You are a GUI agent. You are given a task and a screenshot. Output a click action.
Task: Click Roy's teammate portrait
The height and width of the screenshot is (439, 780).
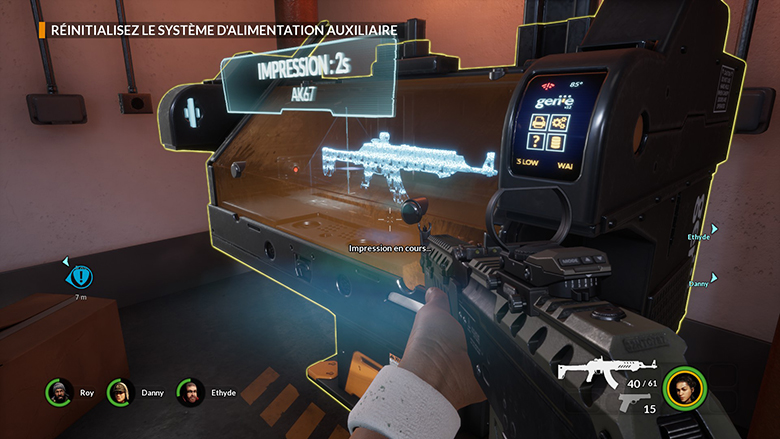coord(59,393)
